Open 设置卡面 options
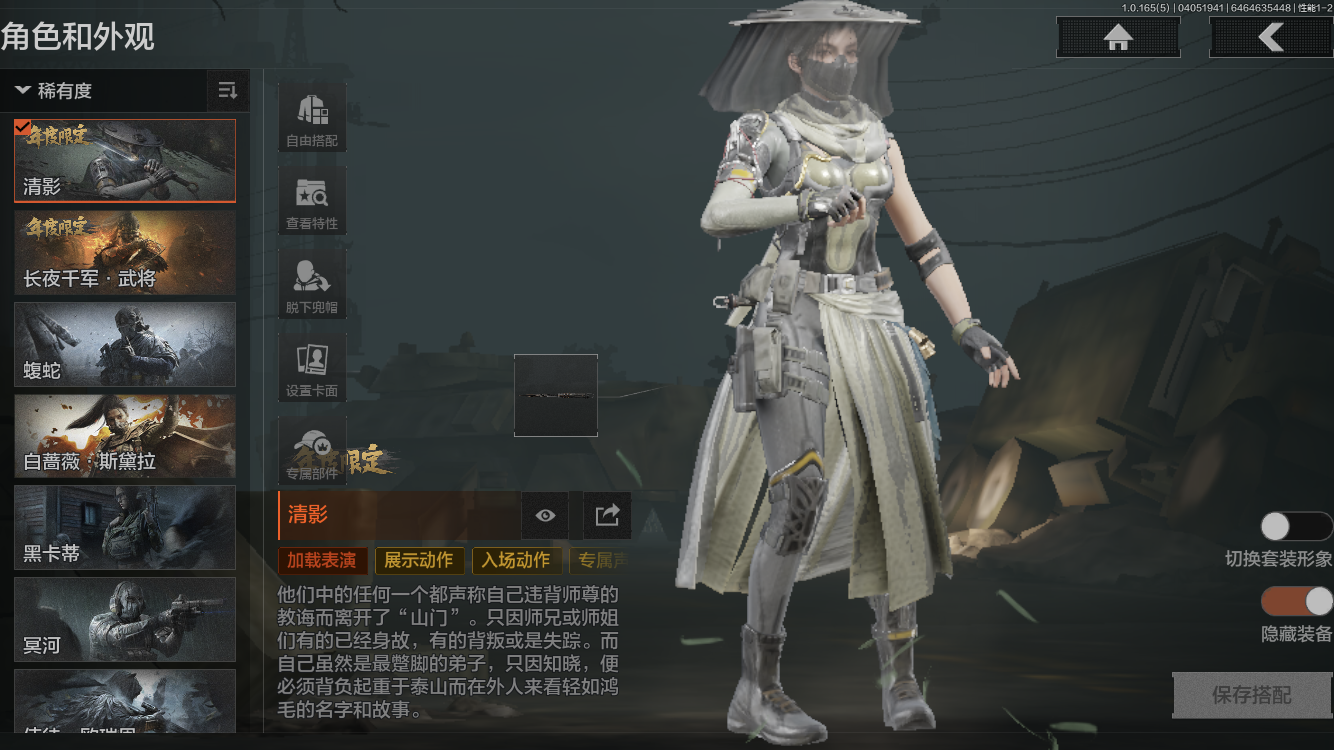Viewport: 1334px width, 750px height. coord(311,366)
